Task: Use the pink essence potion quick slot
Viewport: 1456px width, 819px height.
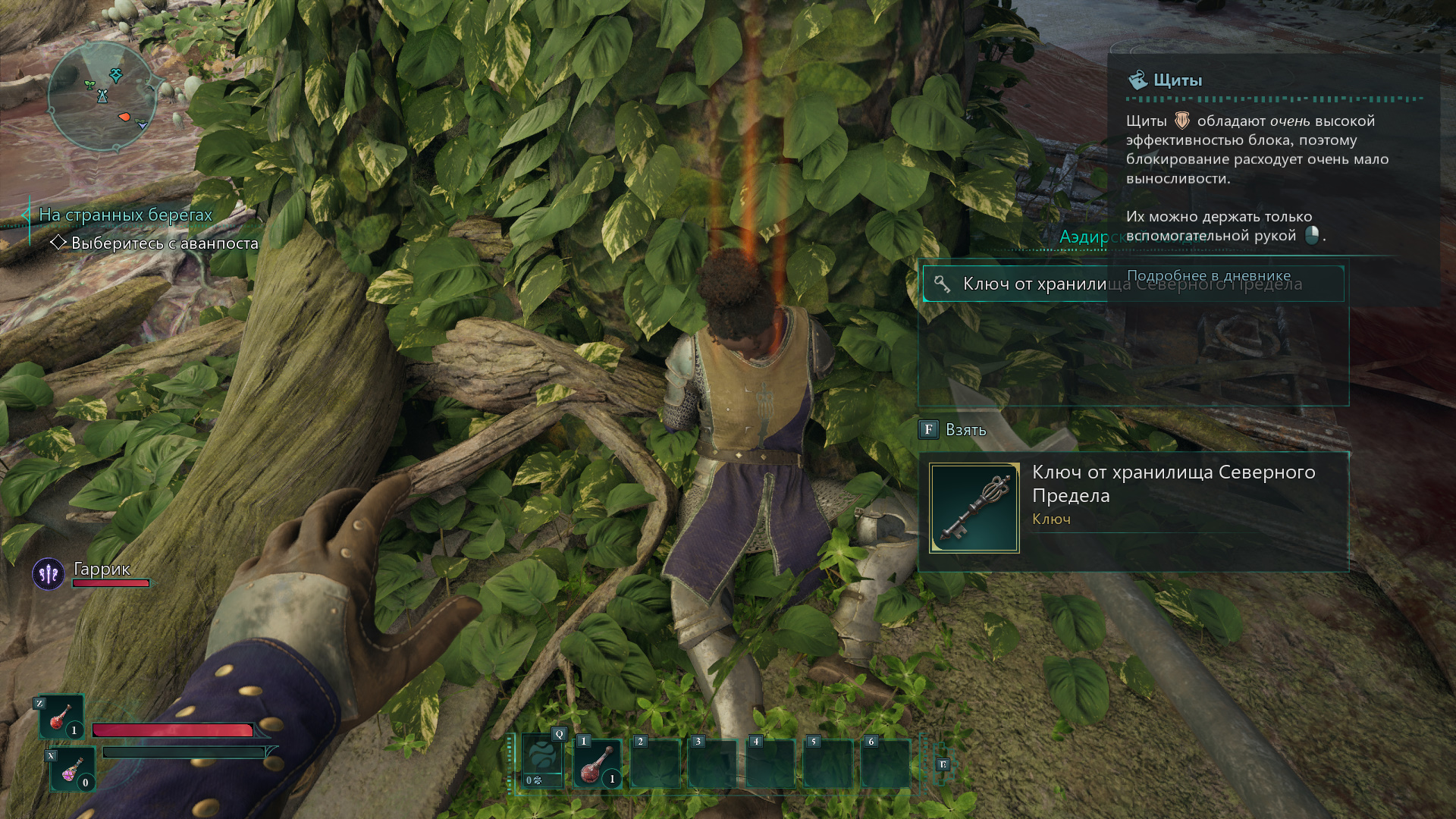Action: (x=74, y=769)
